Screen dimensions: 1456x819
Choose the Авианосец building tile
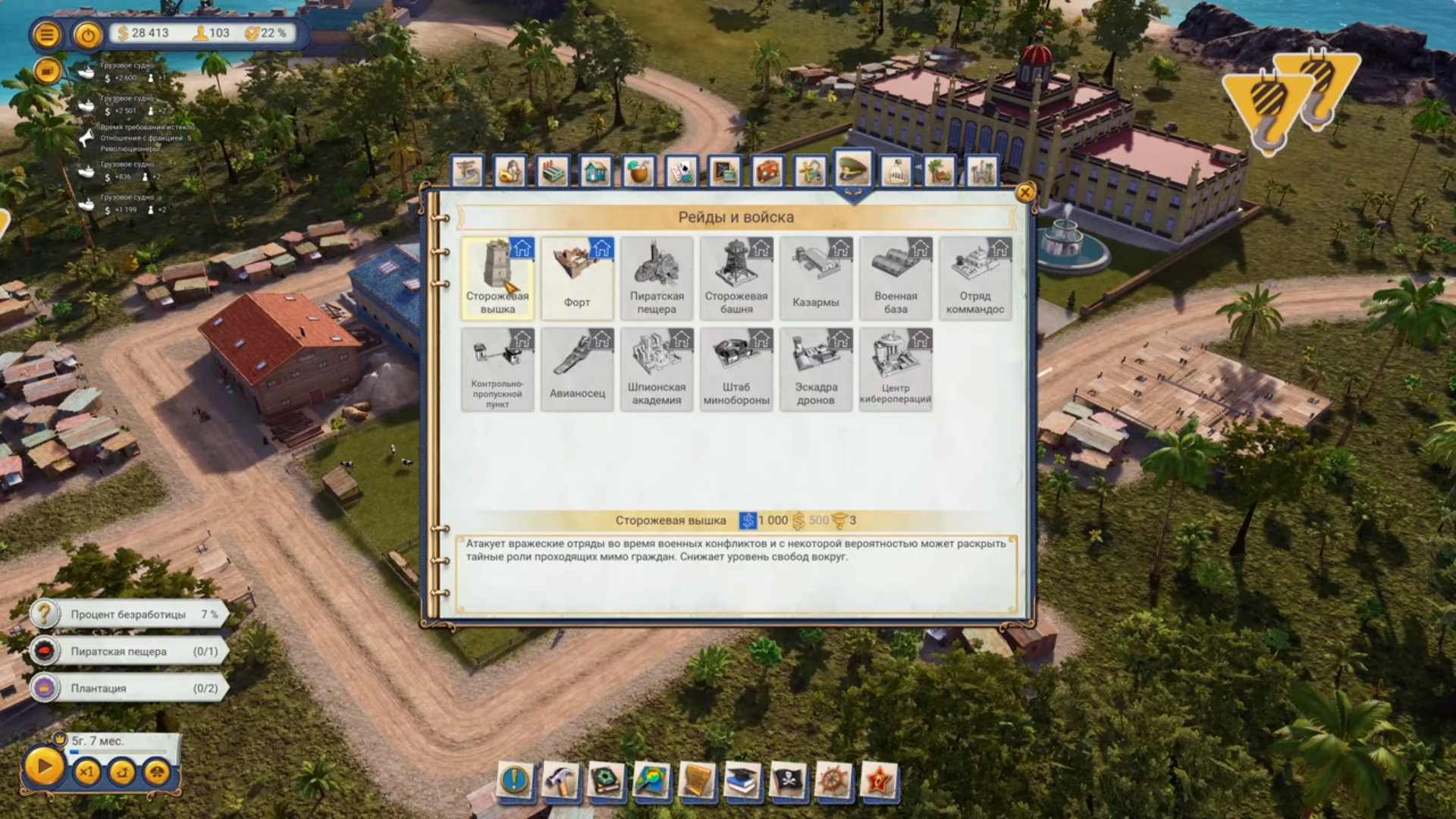(576, 369)
